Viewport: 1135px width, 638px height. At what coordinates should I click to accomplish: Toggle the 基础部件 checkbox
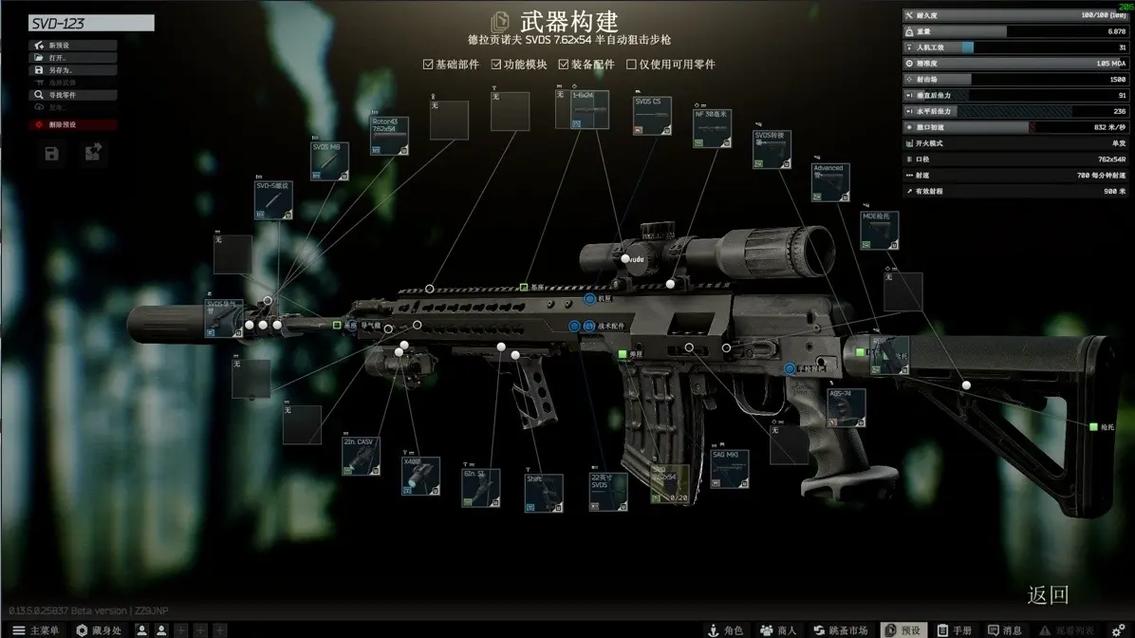[x=428, y=65]
